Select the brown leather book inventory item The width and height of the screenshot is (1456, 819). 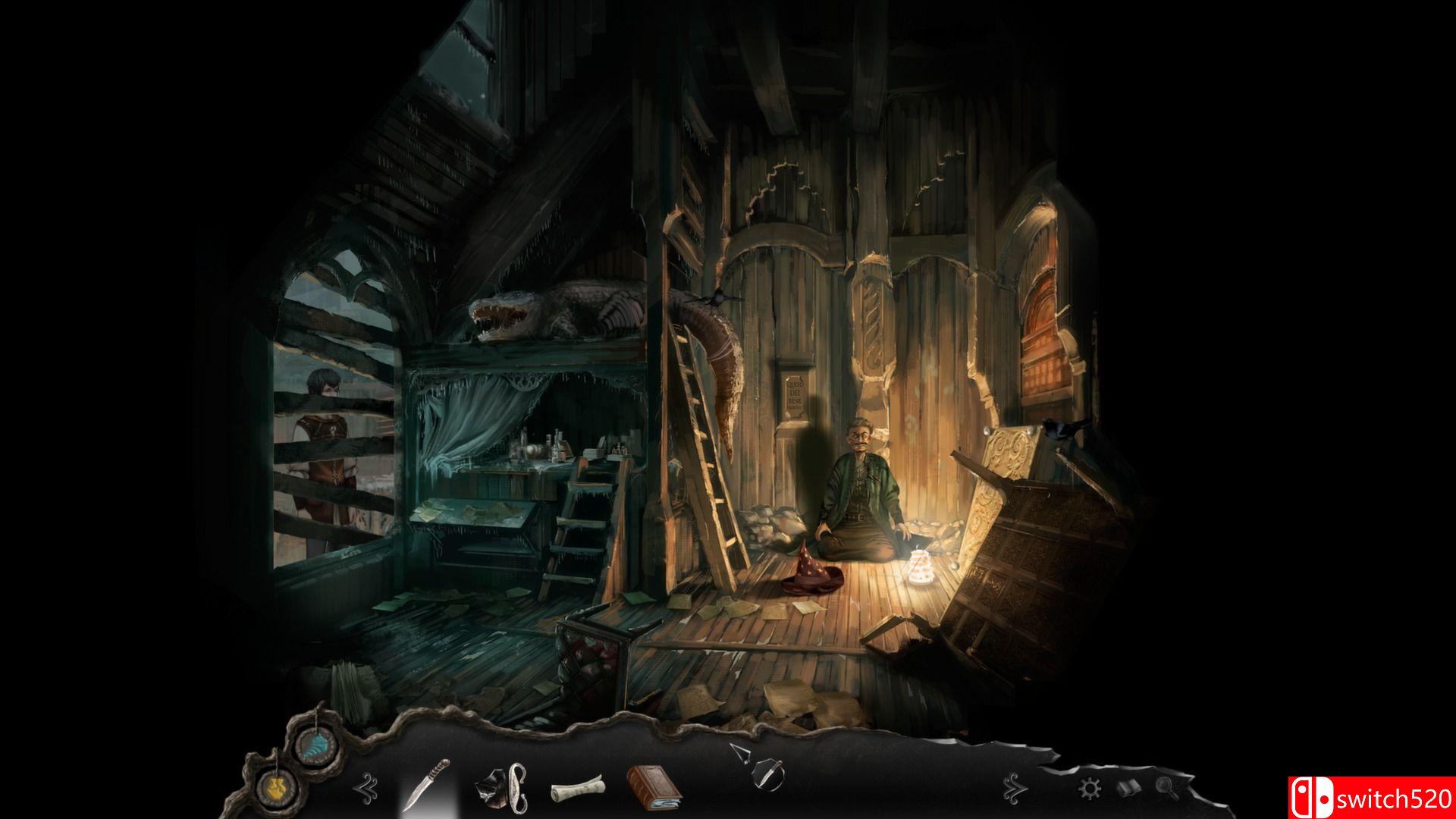(x=654, y=787)
